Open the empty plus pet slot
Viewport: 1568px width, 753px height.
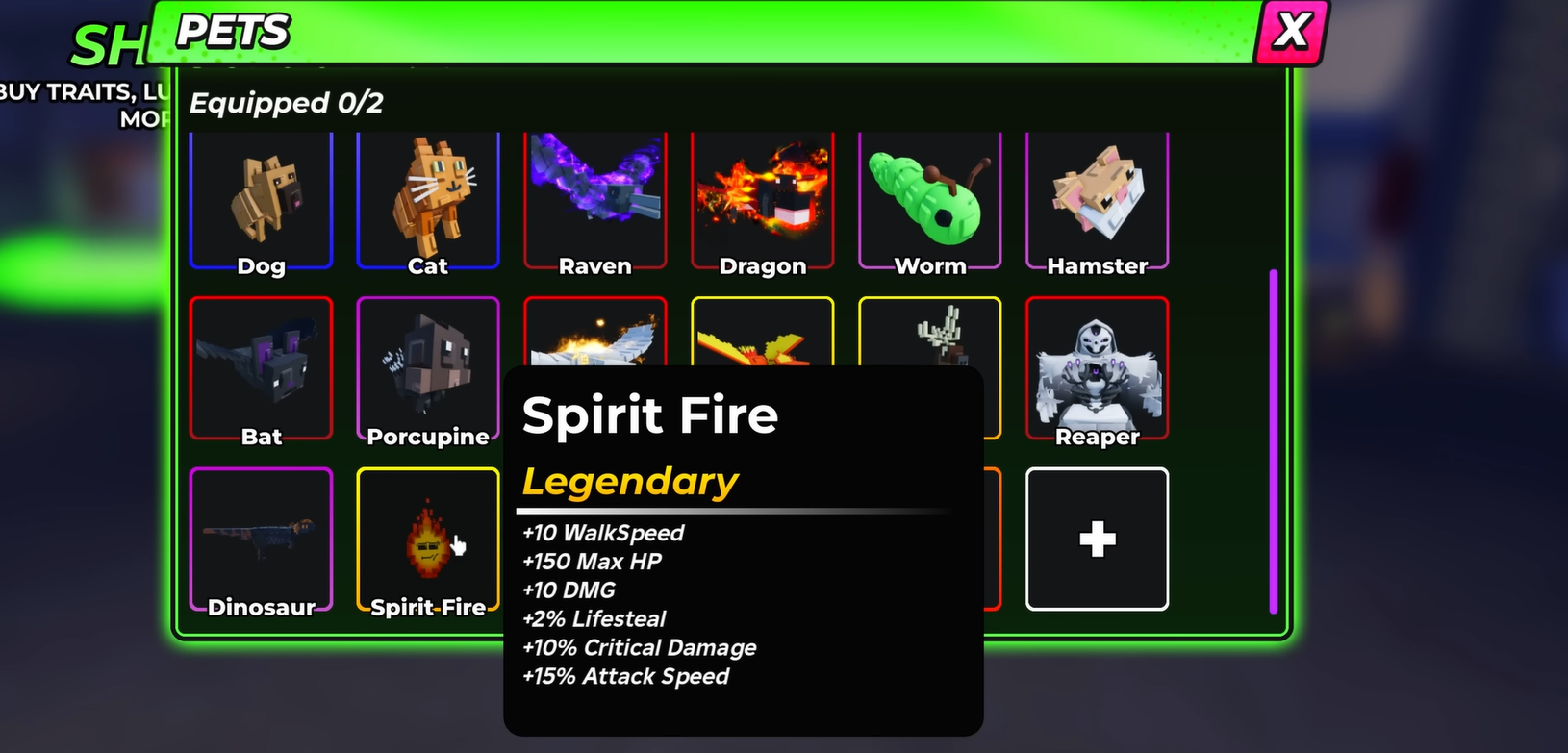tap(1098, 539)
